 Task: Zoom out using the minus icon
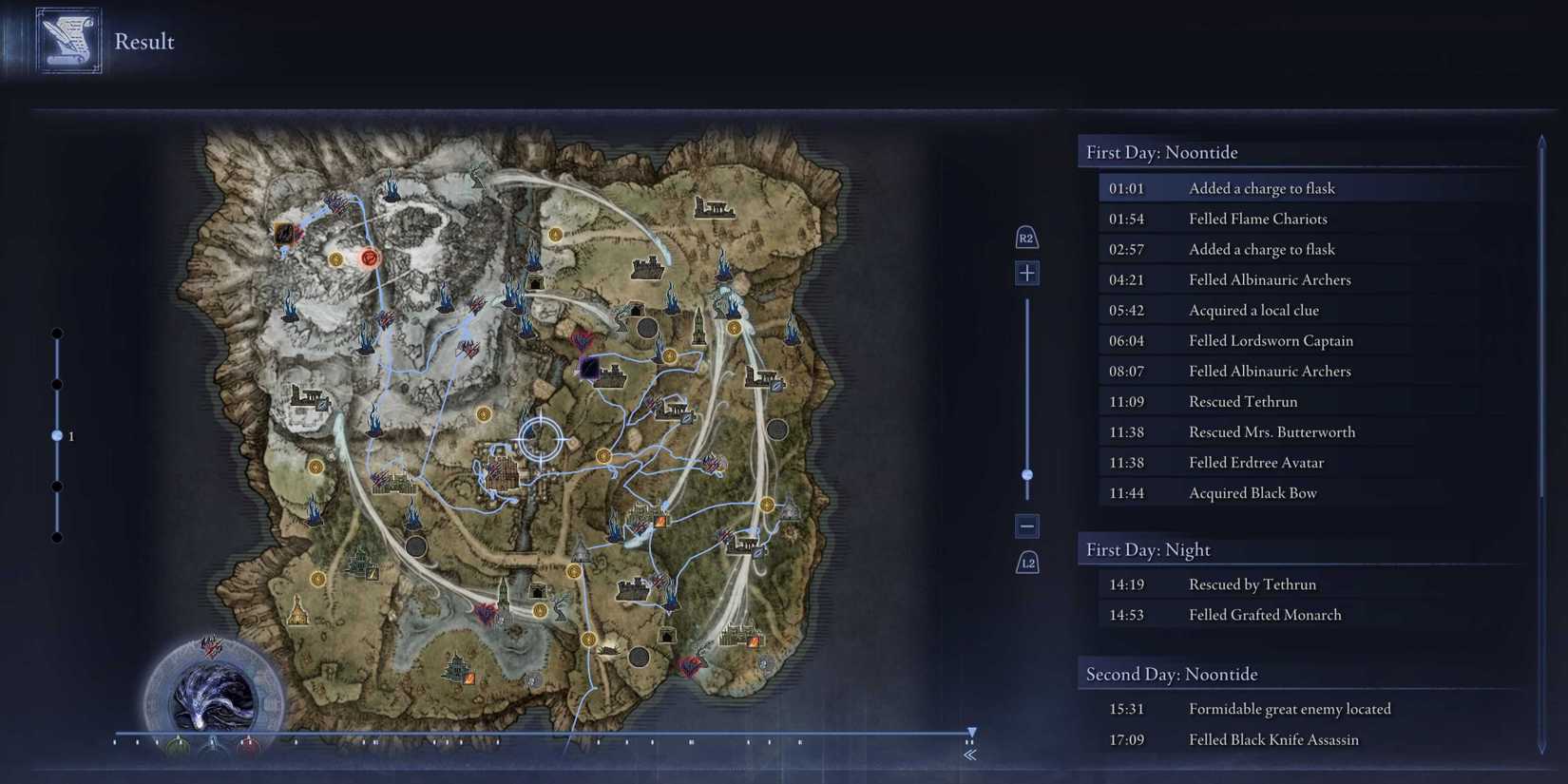coord(1027,526)
